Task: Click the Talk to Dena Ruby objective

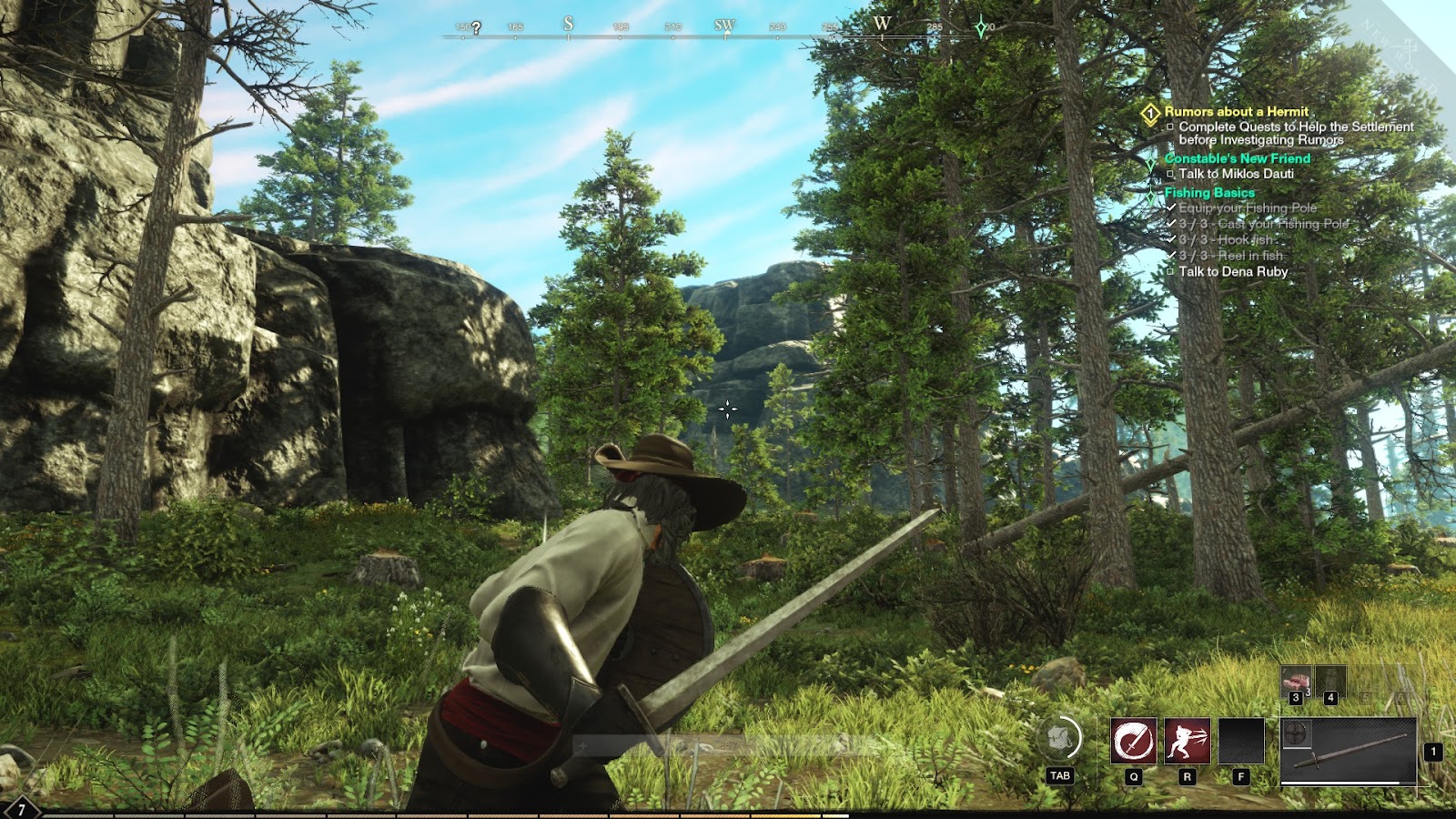Action: [x=1233, y=271]
